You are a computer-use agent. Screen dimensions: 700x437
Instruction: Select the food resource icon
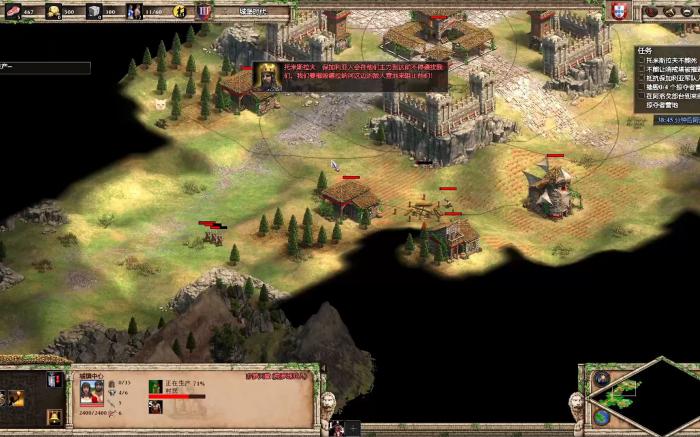[13, 11]
